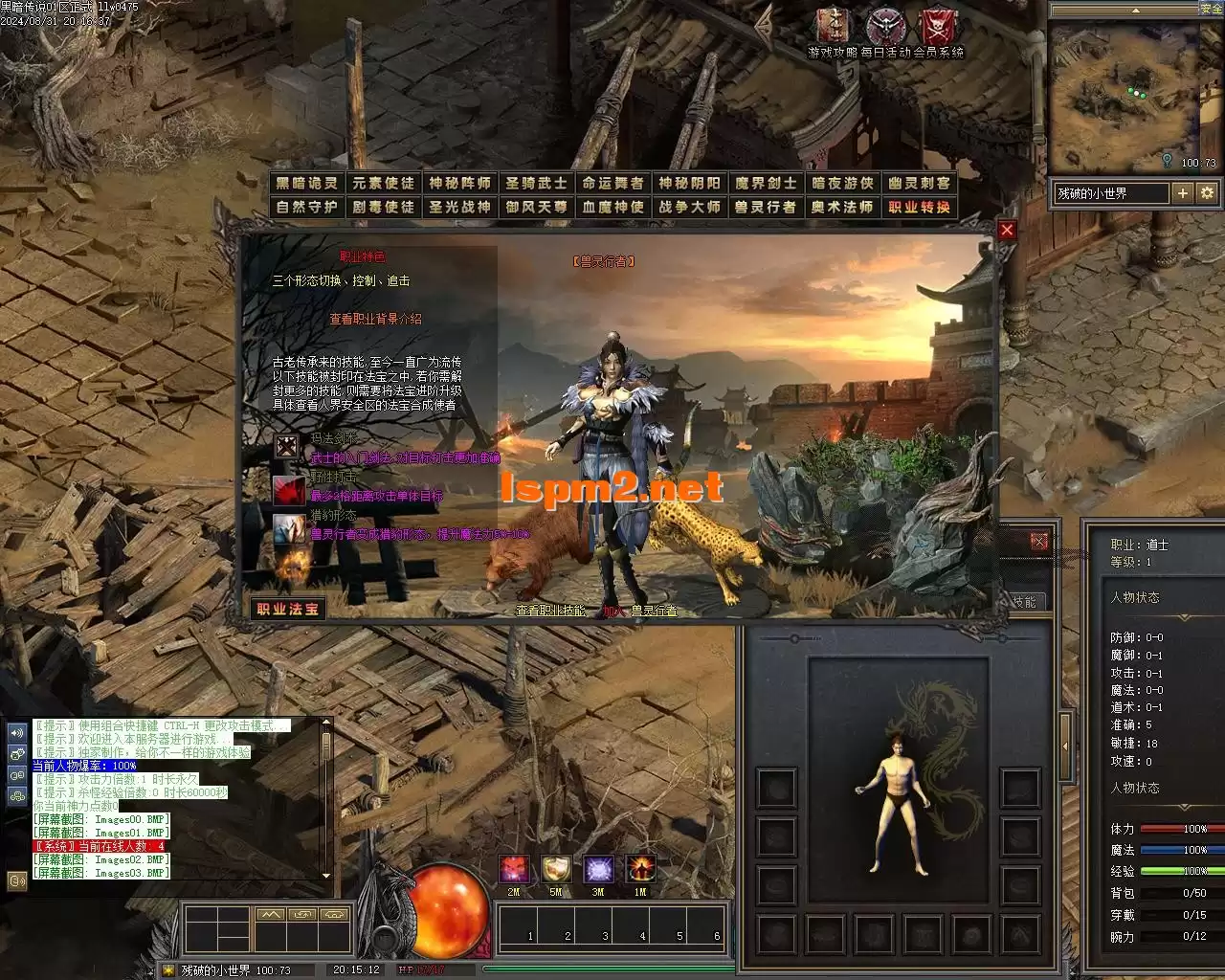Select the 幽灵刺客 class tab
Viewport: 1225px width, 980px height.
919,183
